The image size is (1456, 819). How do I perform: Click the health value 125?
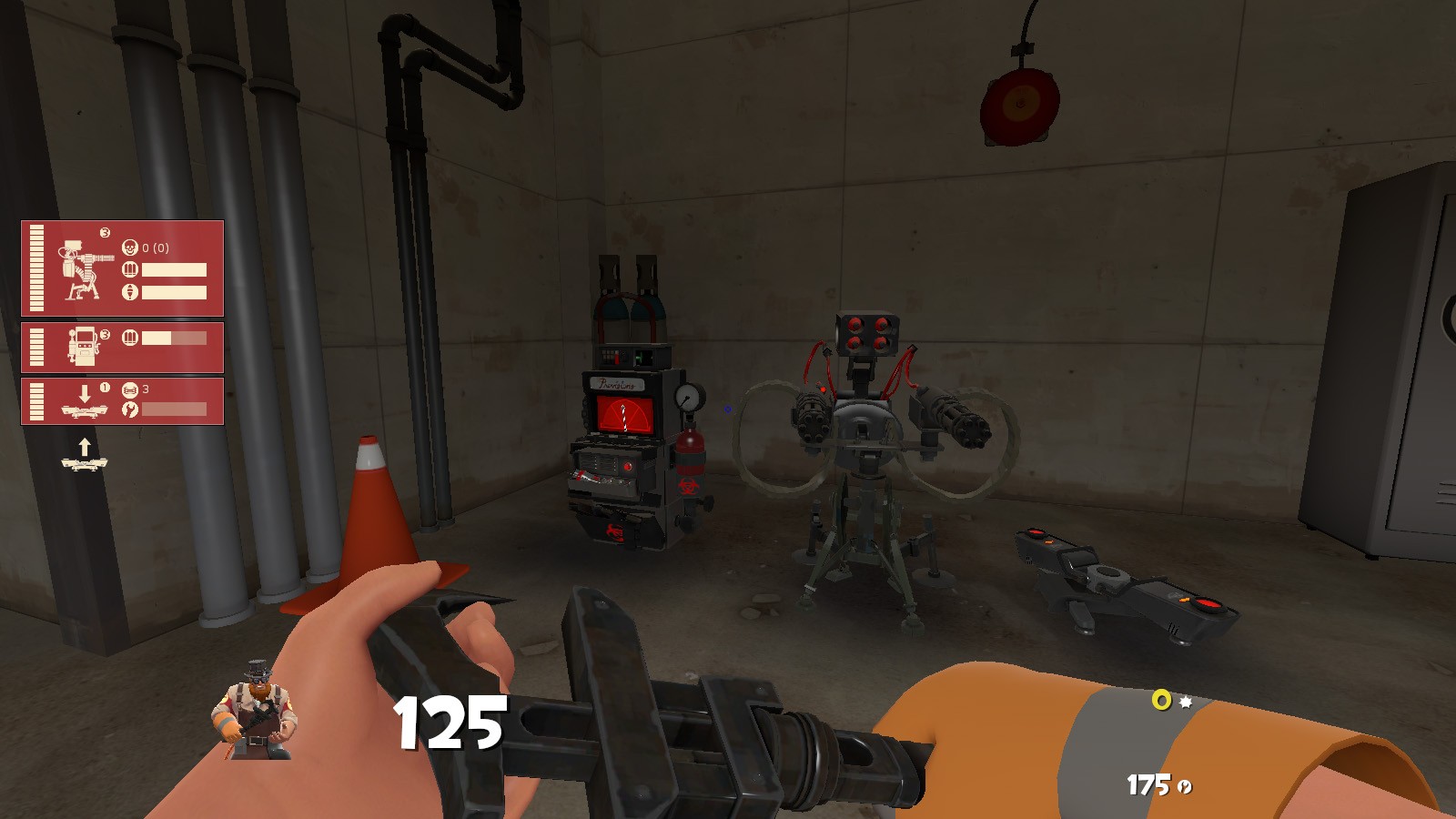pos(450,722)
